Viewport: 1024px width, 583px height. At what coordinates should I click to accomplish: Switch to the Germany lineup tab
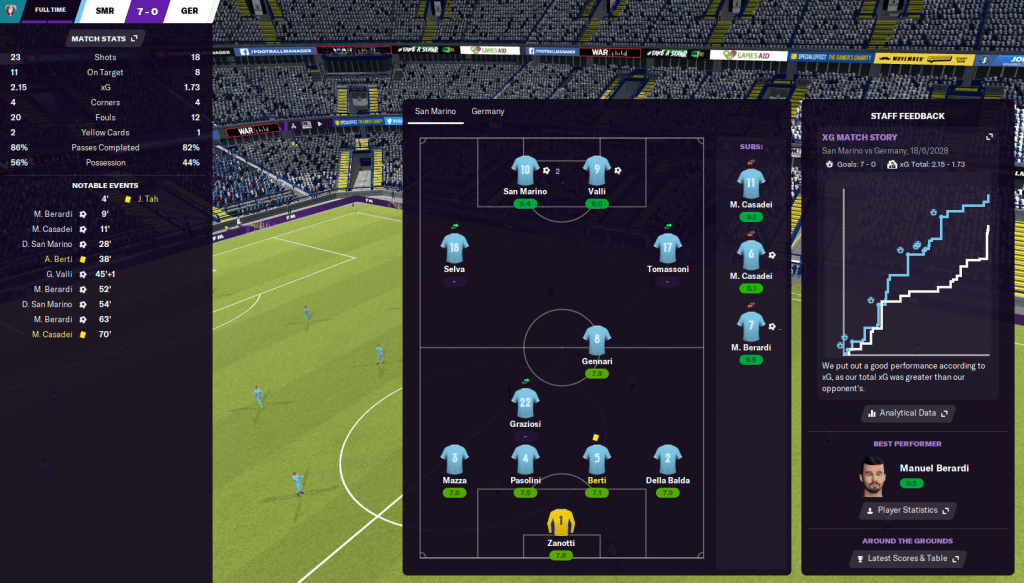(x=488, y=111)
